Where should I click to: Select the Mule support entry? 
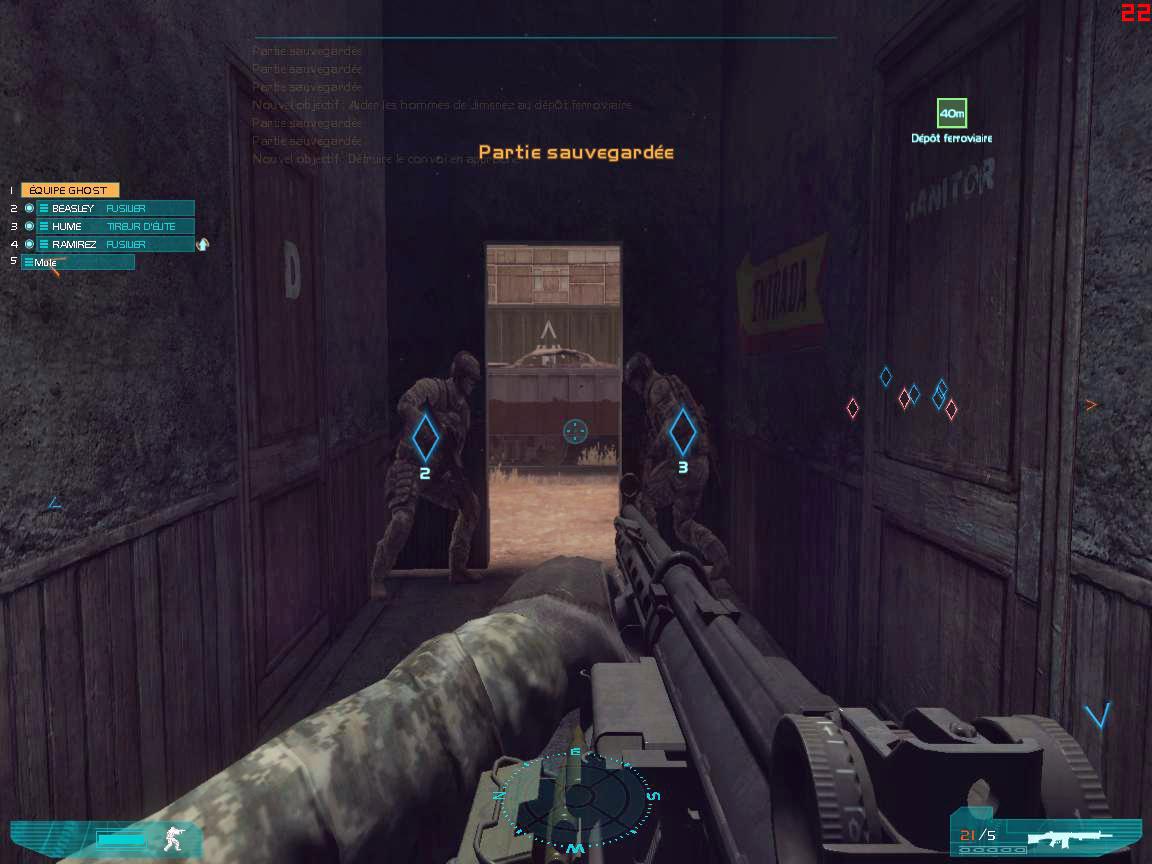(x=78, y=262)
